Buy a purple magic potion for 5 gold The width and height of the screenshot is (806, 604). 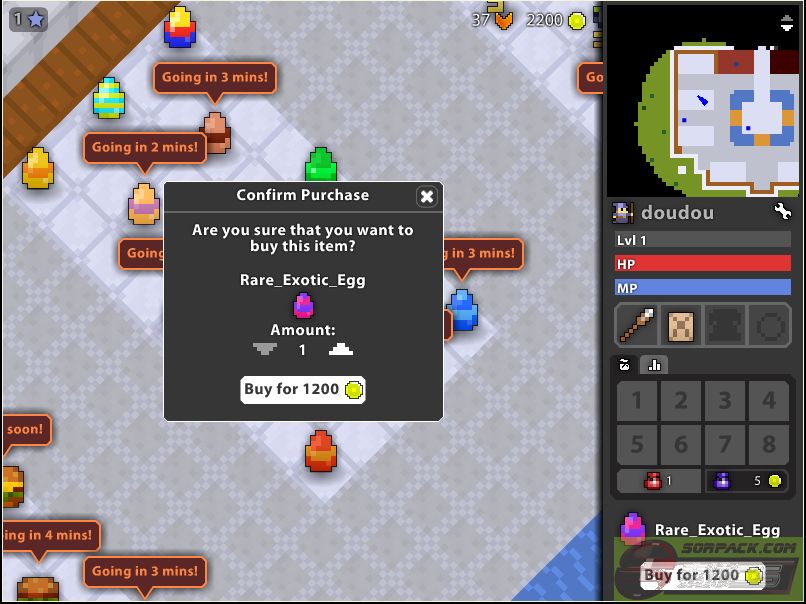(748, 481)
